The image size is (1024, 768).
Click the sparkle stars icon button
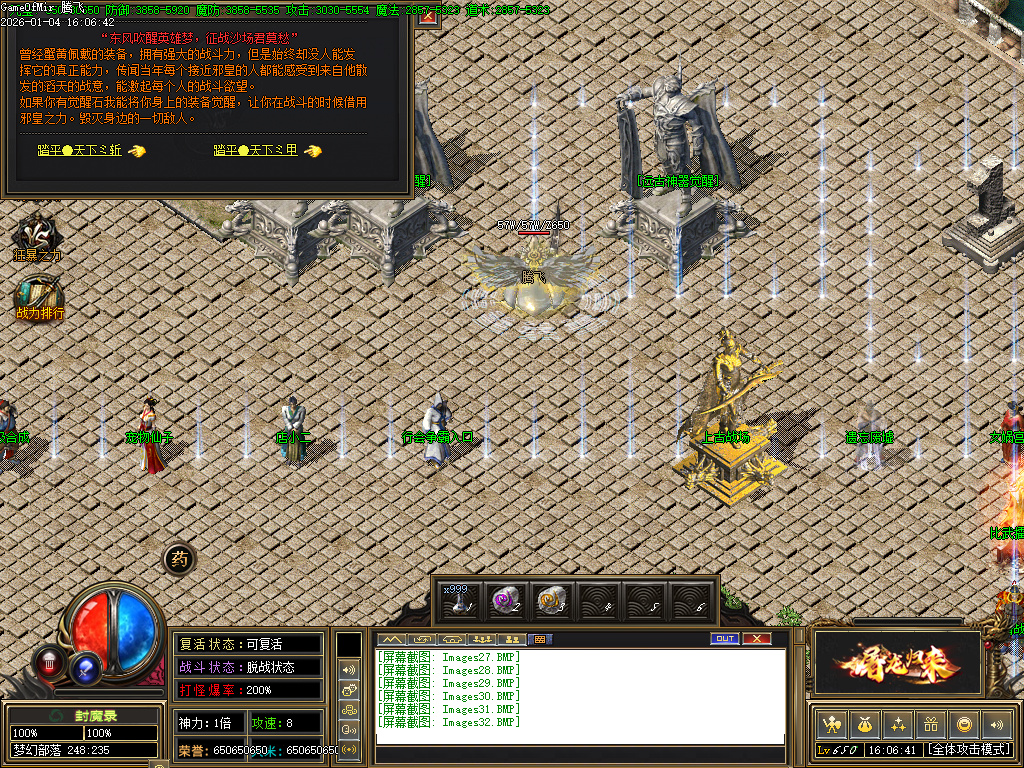(x=898, y=723)
